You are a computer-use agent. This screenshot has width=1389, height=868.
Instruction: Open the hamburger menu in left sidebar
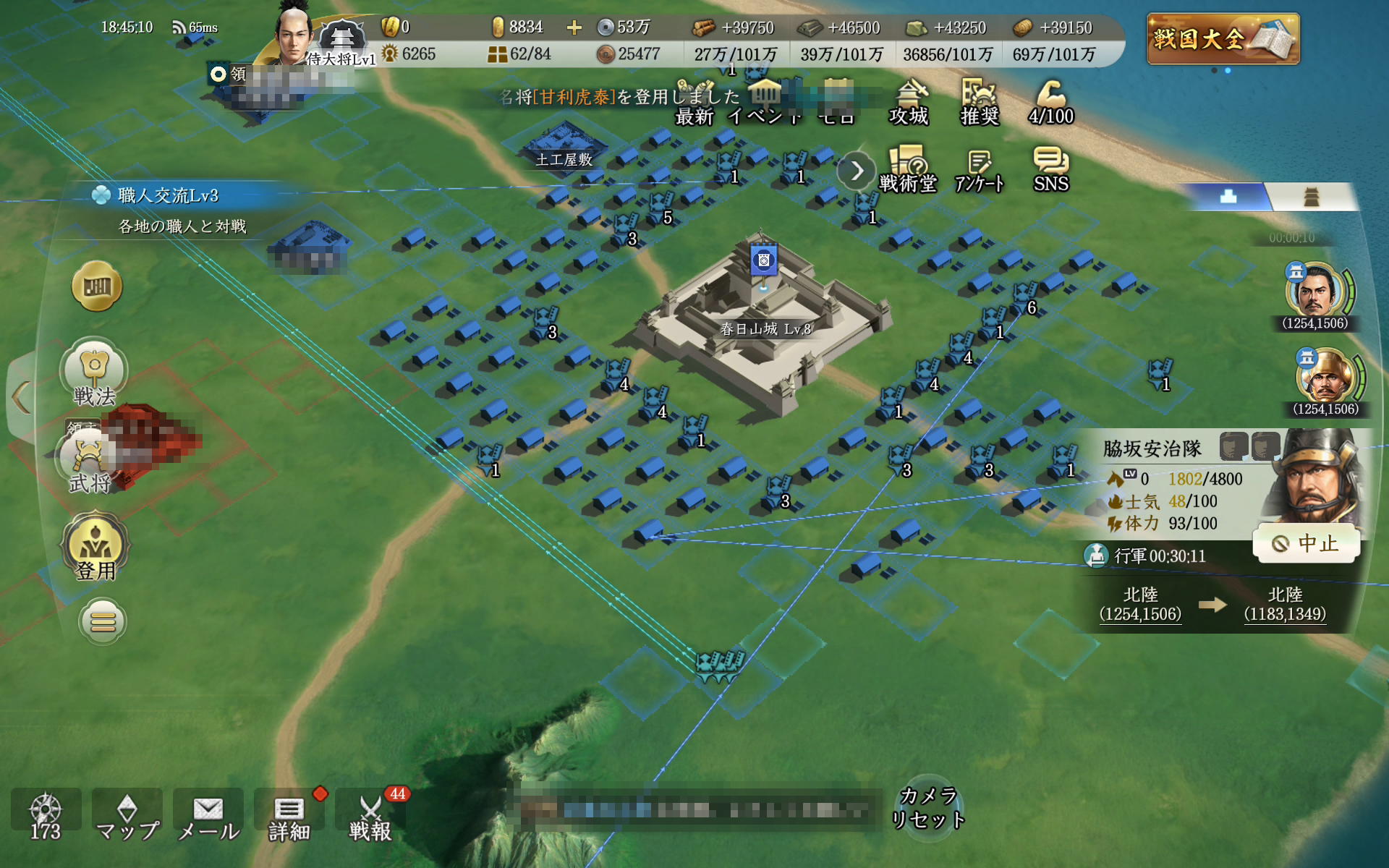click(x=101, y=621)
